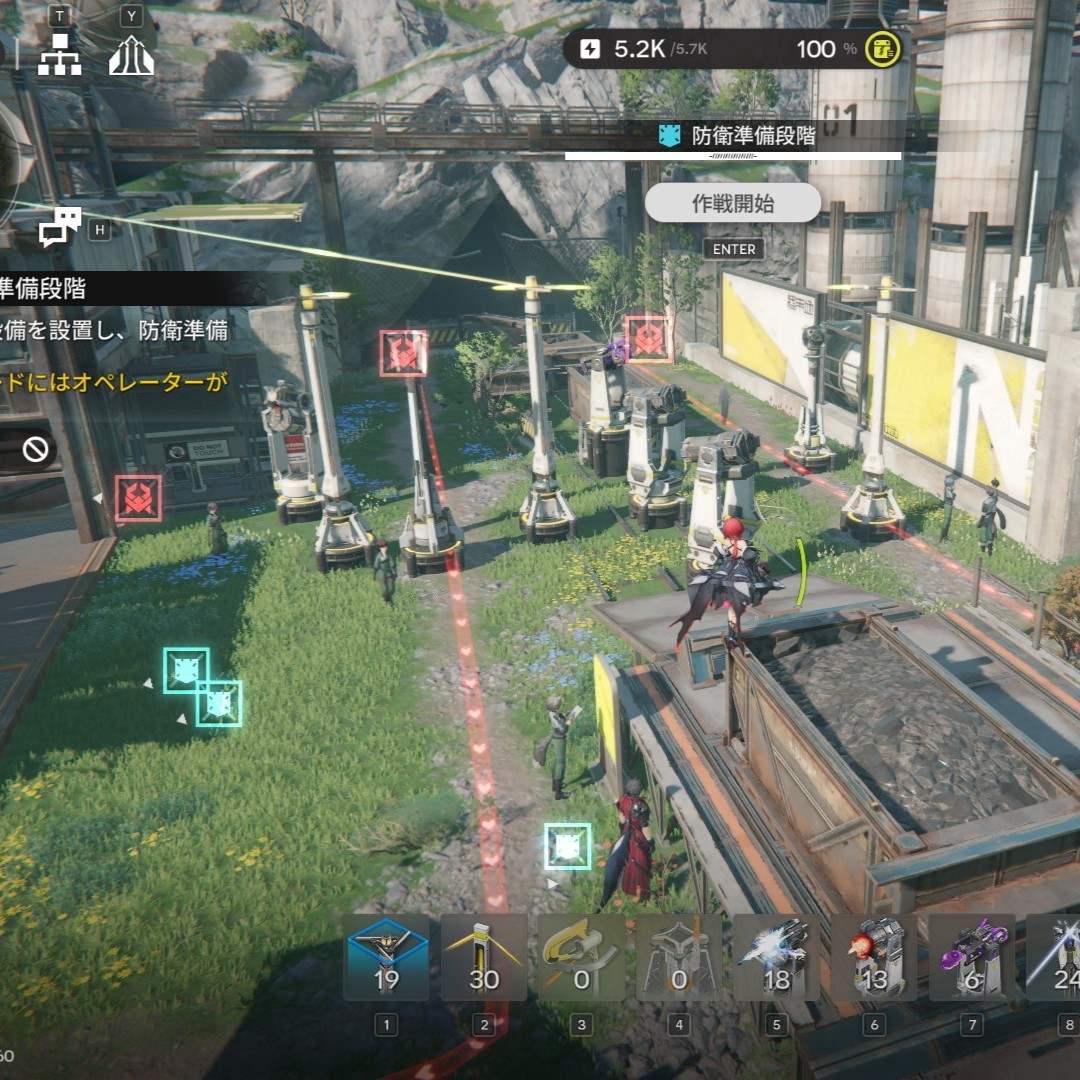The width and height of the screenshot is (1080, 1080).
Task: Select the white gun turret slot with 18
Action: (x=777, y=958)
